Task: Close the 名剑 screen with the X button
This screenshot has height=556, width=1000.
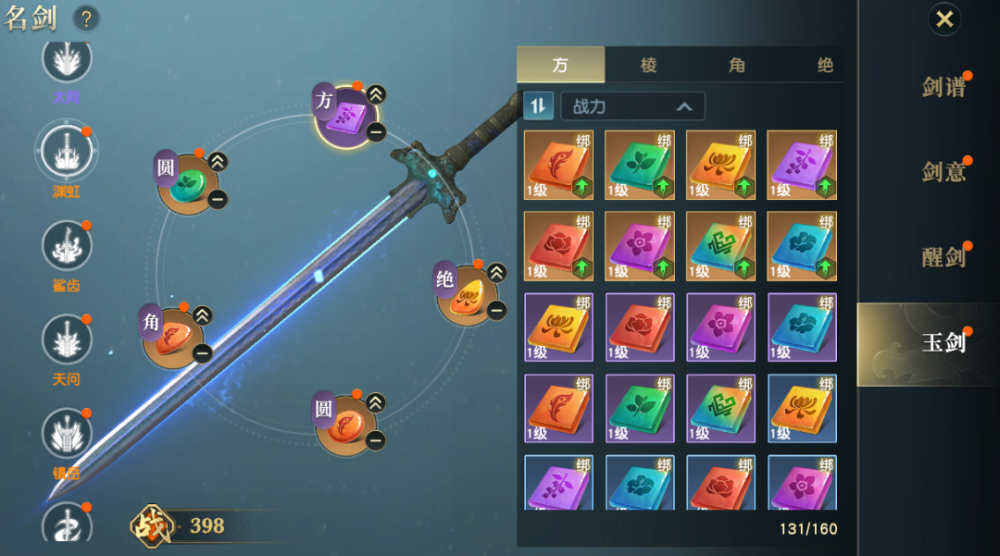Action: pos(944,19)
